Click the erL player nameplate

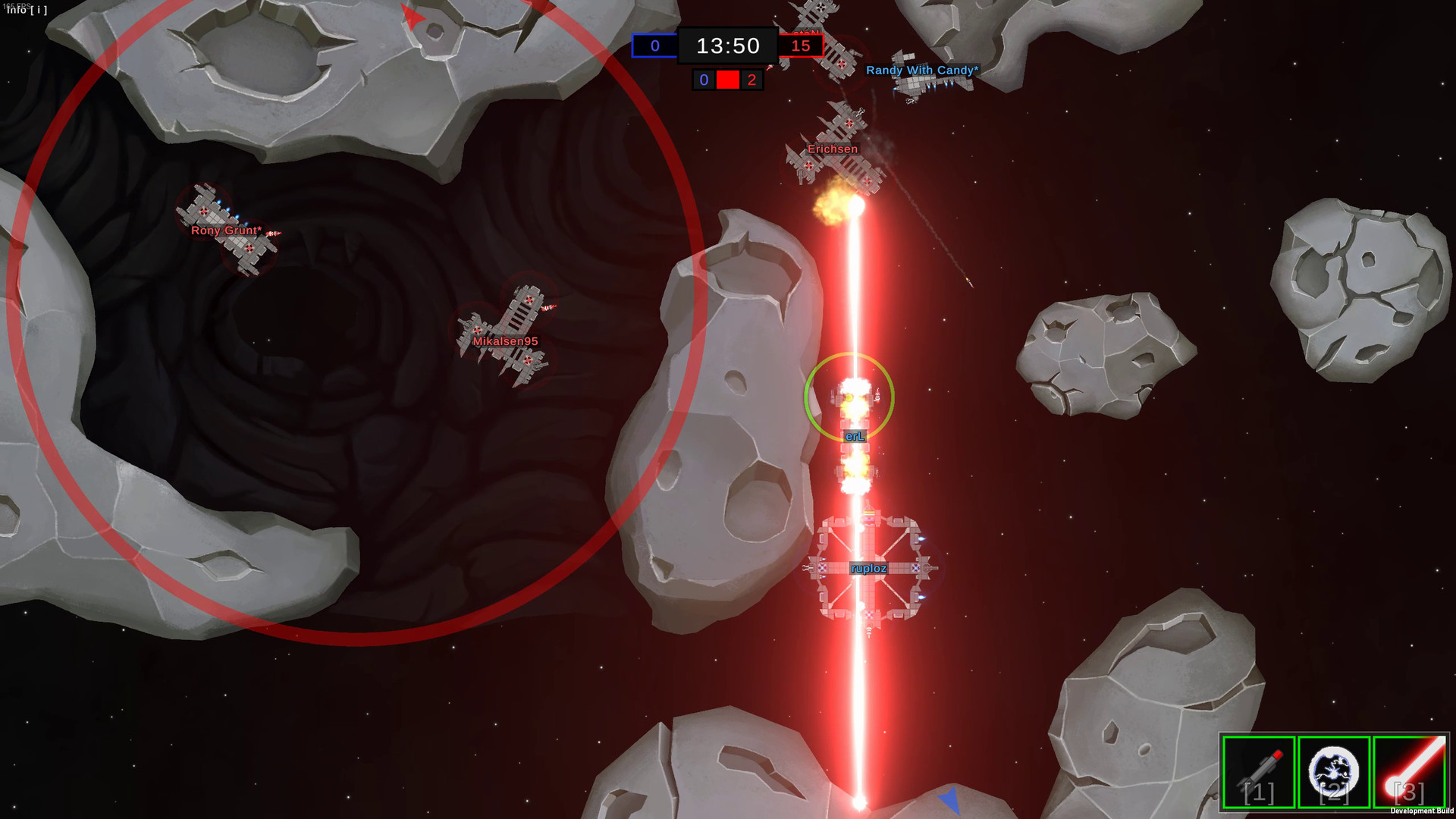coord(855,436)
